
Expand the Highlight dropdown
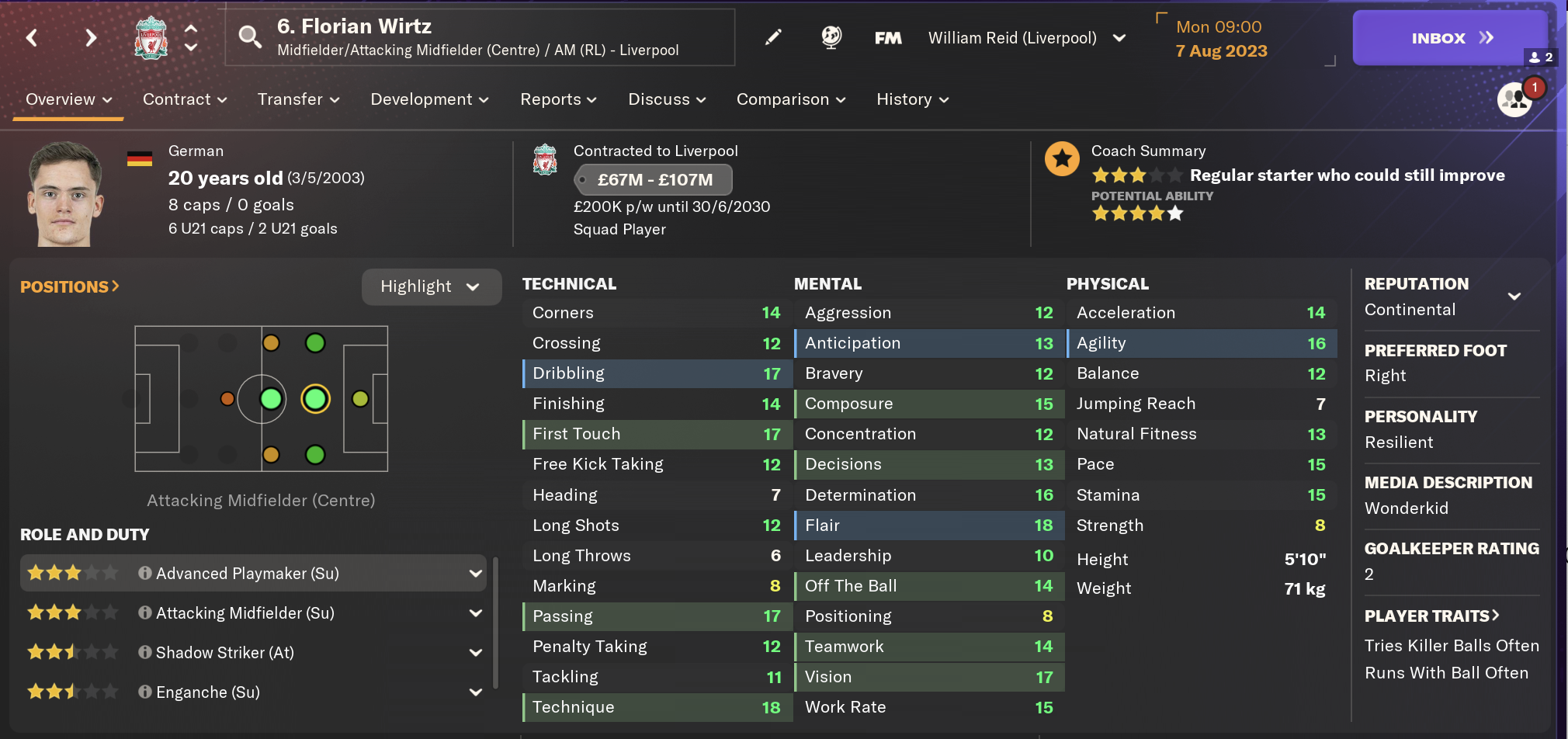pyautogui.click(x=431, y=286)
